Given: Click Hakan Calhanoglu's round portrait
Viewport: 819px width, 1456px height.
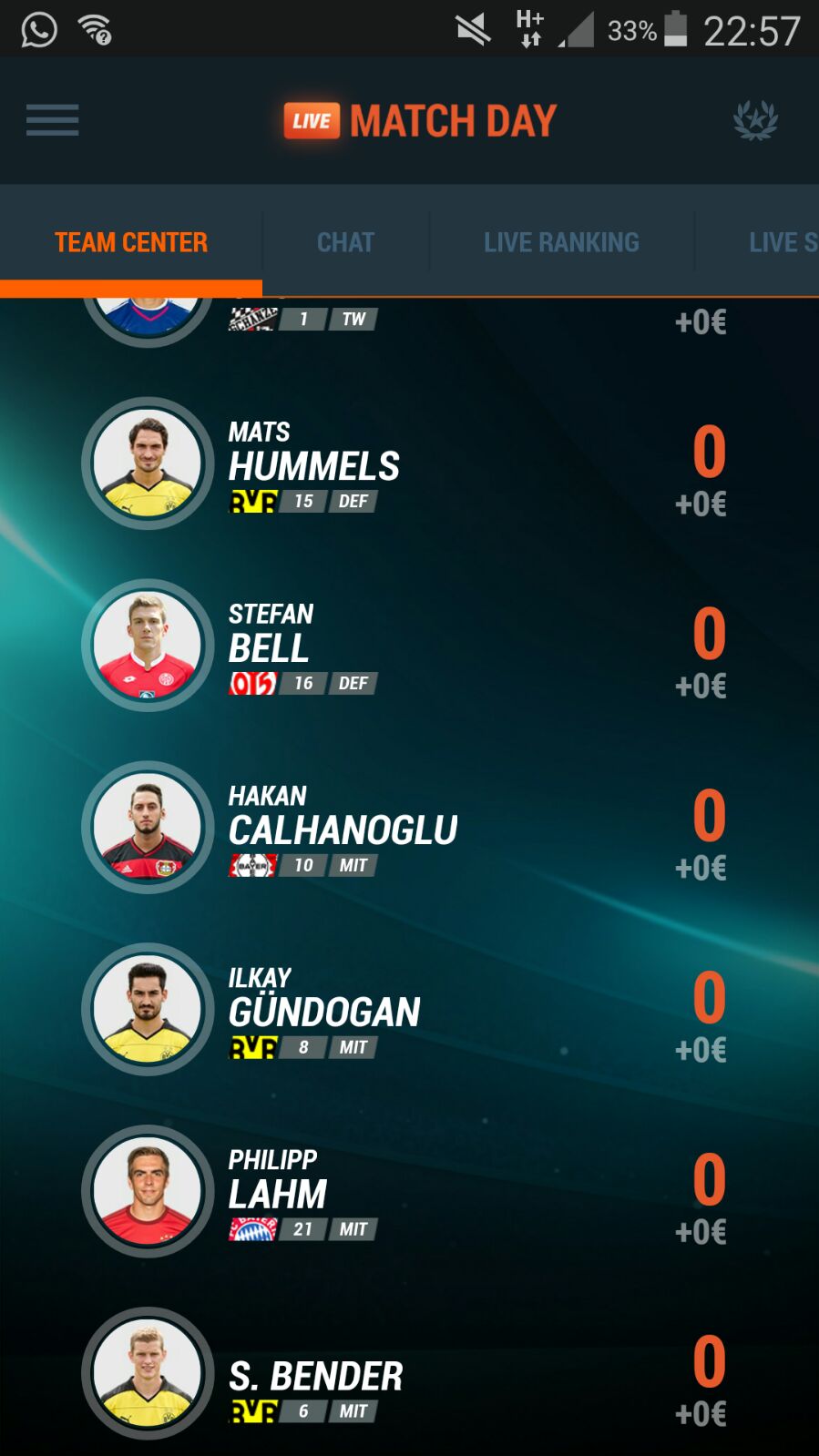Looking at the screenshot, I should click(148, 828).
